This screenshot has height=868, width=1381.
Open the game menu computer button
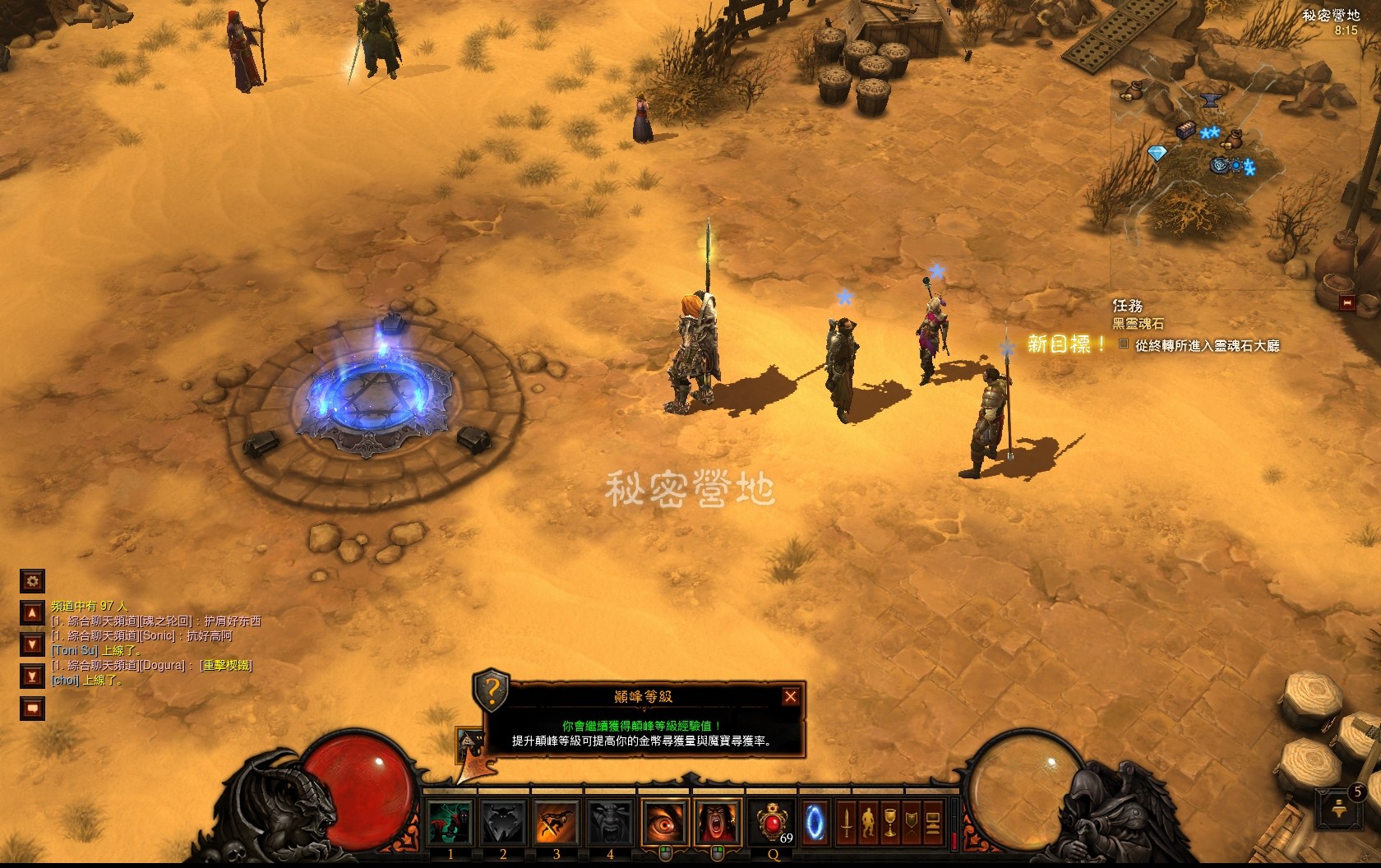coord(932,821)
